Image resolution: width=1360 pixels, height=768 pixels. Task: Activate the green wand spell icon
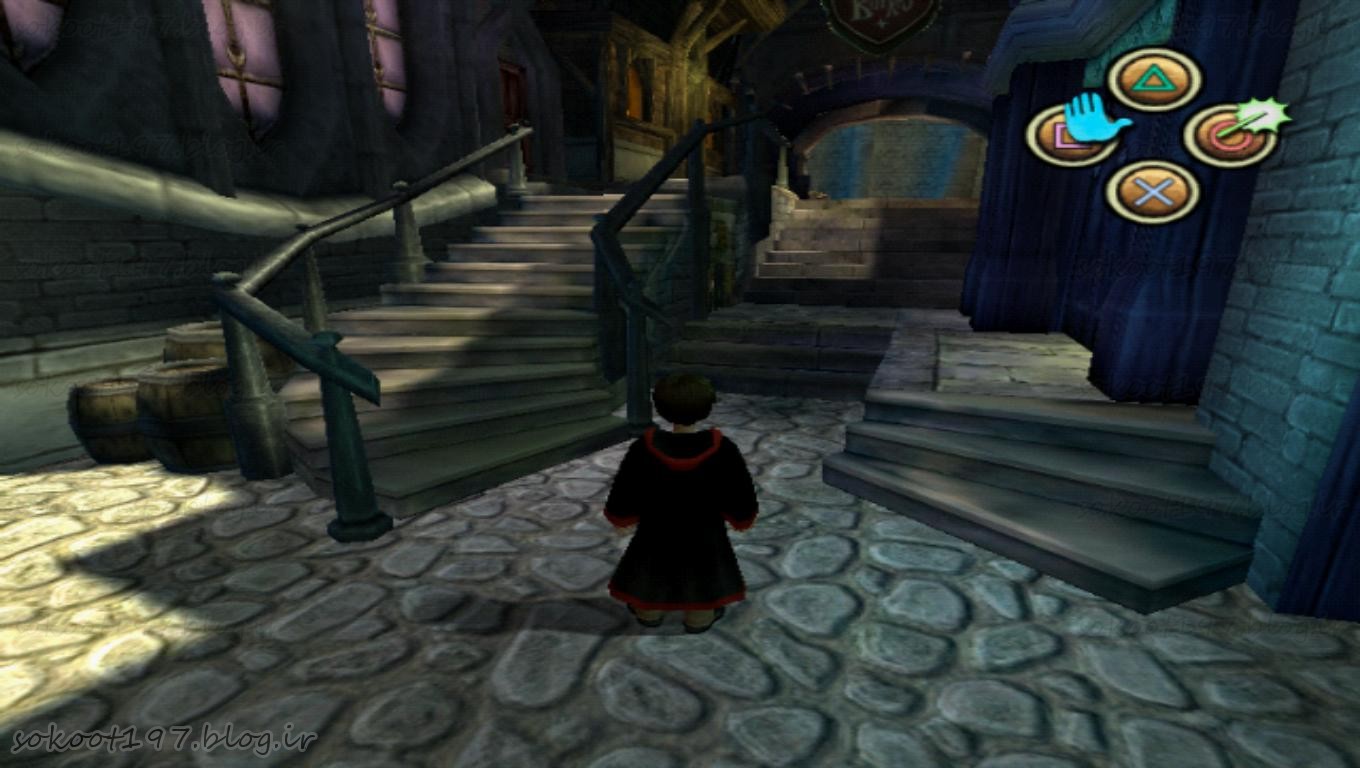(x=1264, y=119)
